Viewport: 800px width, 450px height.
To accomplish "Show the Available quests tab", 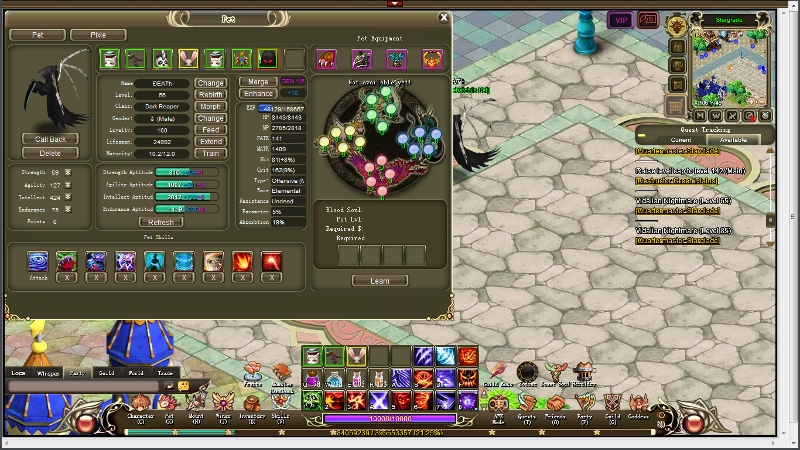I will [733, 140].
